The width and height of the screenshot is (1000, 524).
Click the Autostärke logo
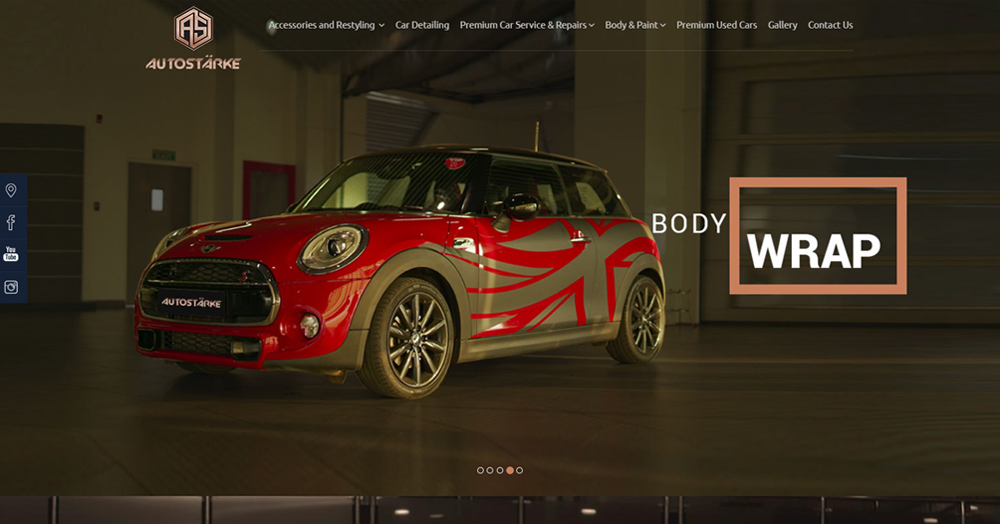coord(193,39)
